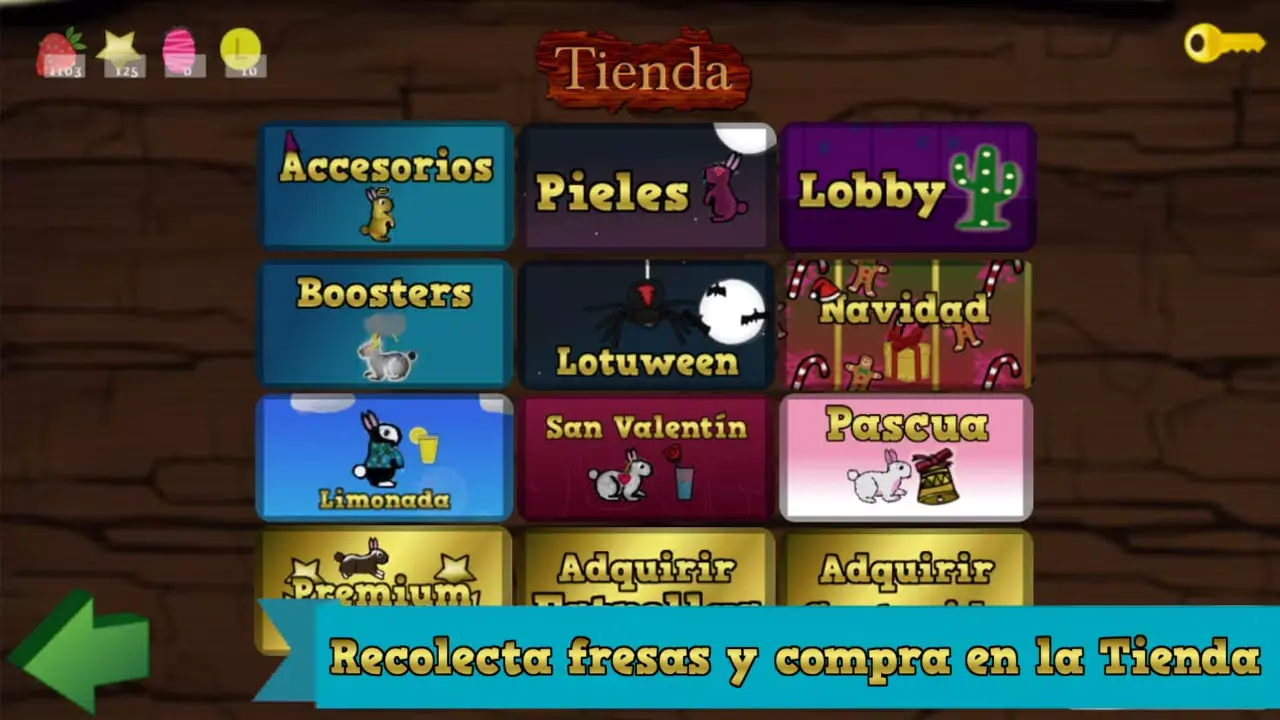
Task: Open the Limonada shop tab
Action: coord(385,455)
